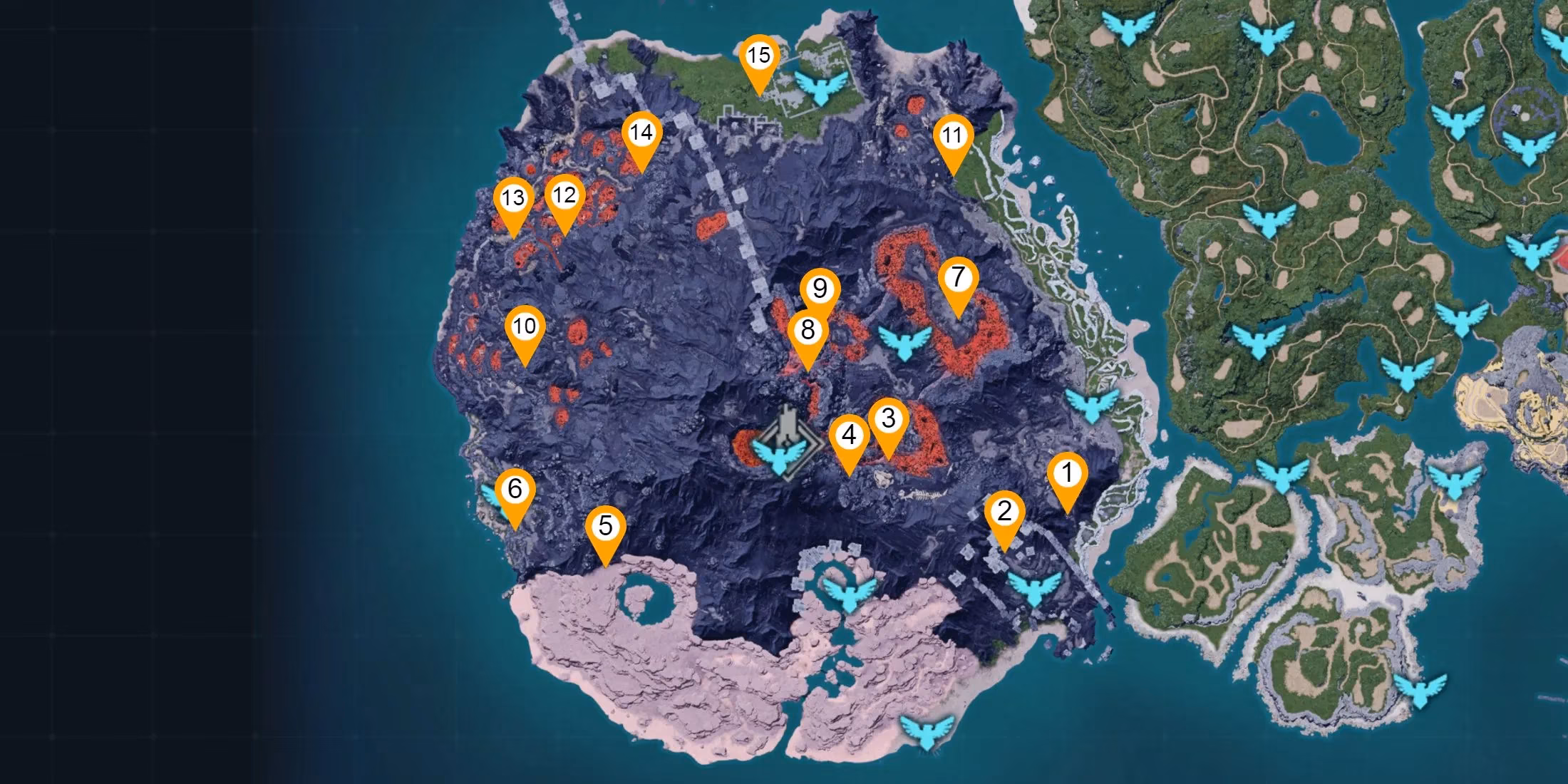Select the gray tower icon in the volcano center
1568x784 pixels.
click(x=787, y=425)
